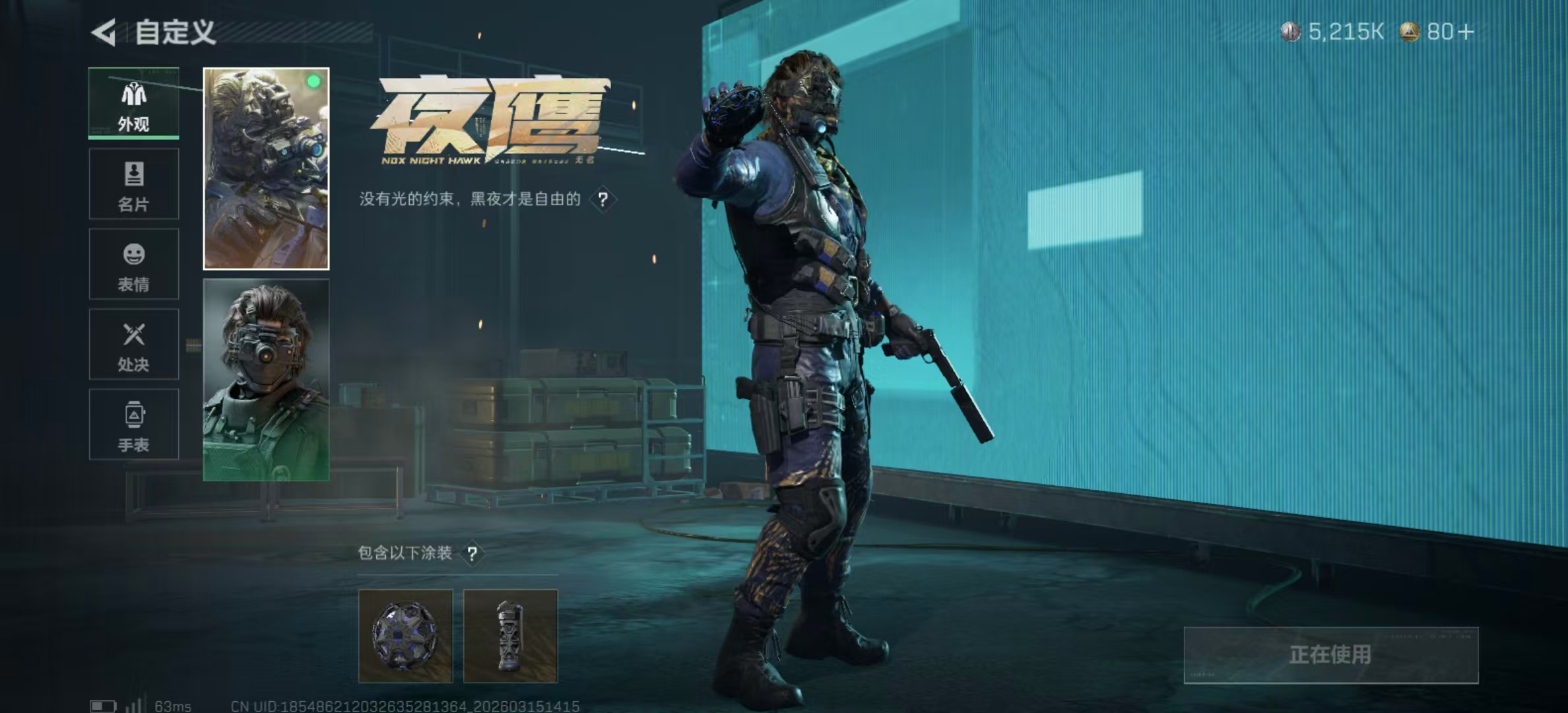
Task: Choose the green default operator skin thumbnail
Action: click(266, 380)
